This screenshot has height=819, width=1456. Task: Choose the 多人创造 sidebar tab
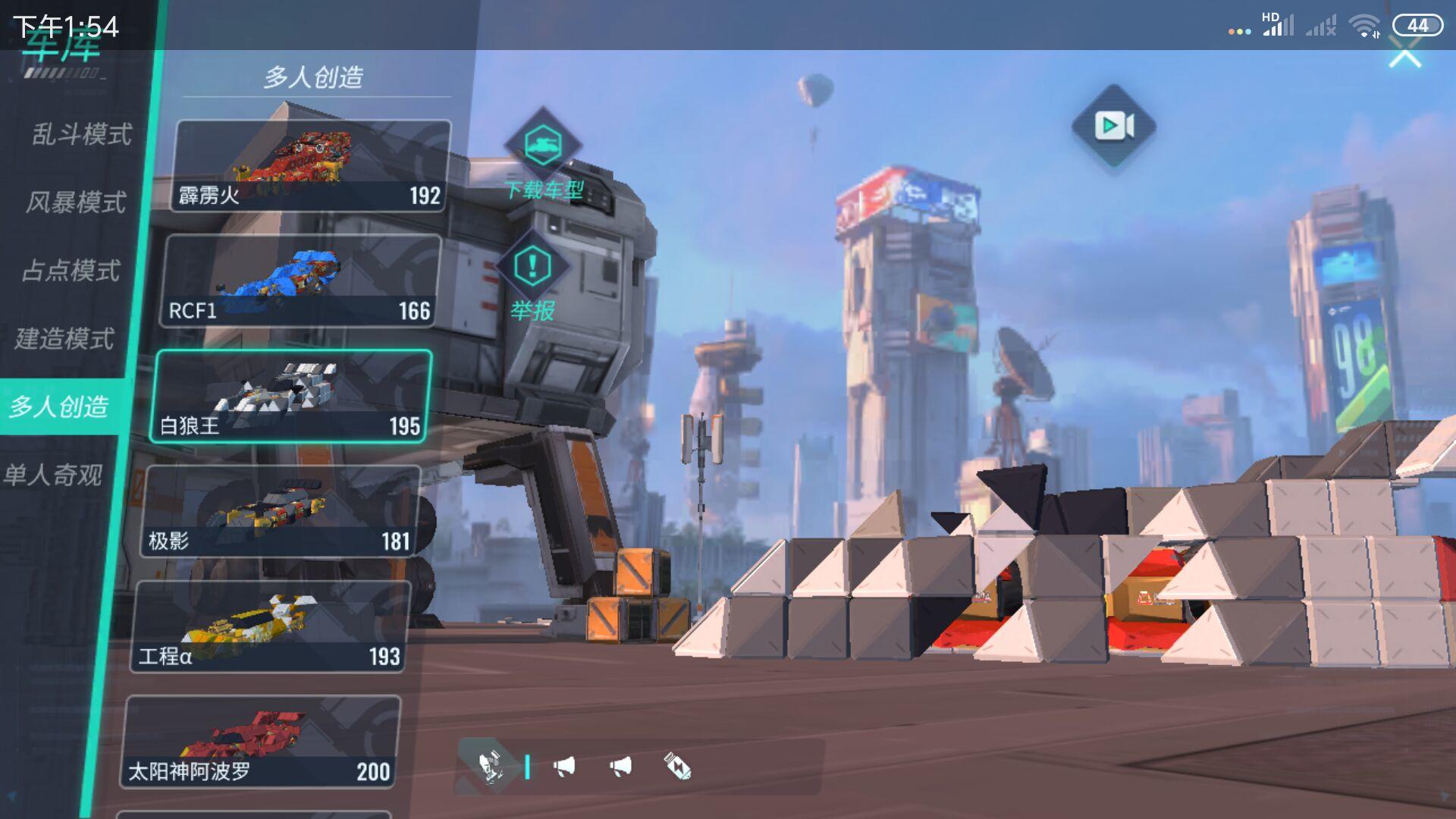click(59, 406)
